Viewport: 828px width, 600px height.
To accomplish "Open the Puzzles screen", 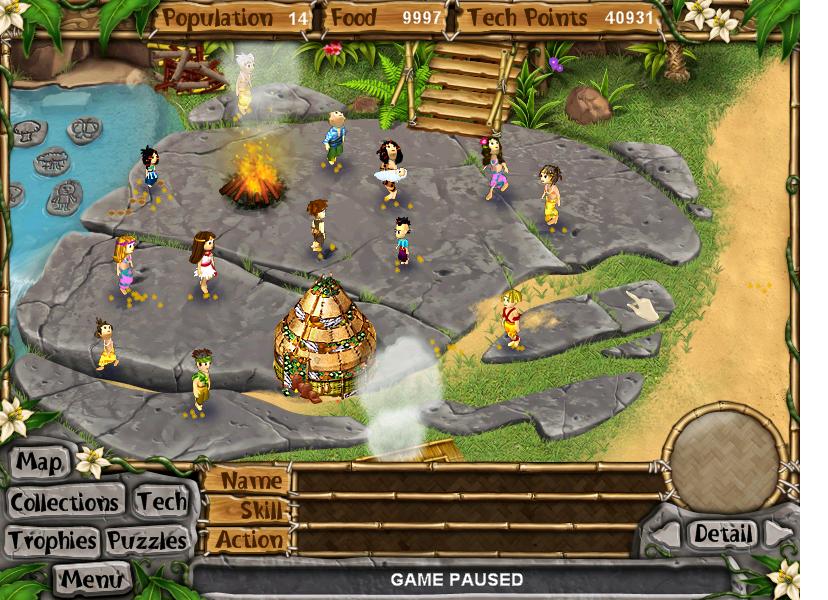I will (x=147, y=541).
